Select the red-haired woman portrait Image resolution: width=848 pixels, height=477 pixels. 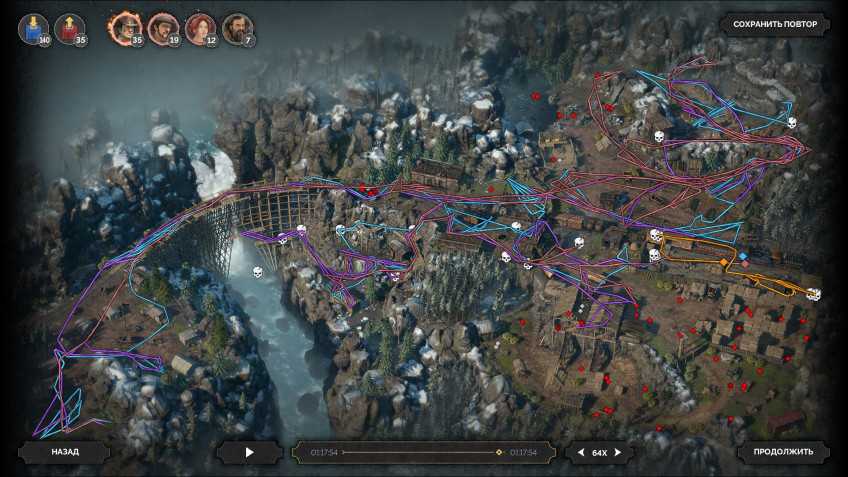click(x=200, y=28)
